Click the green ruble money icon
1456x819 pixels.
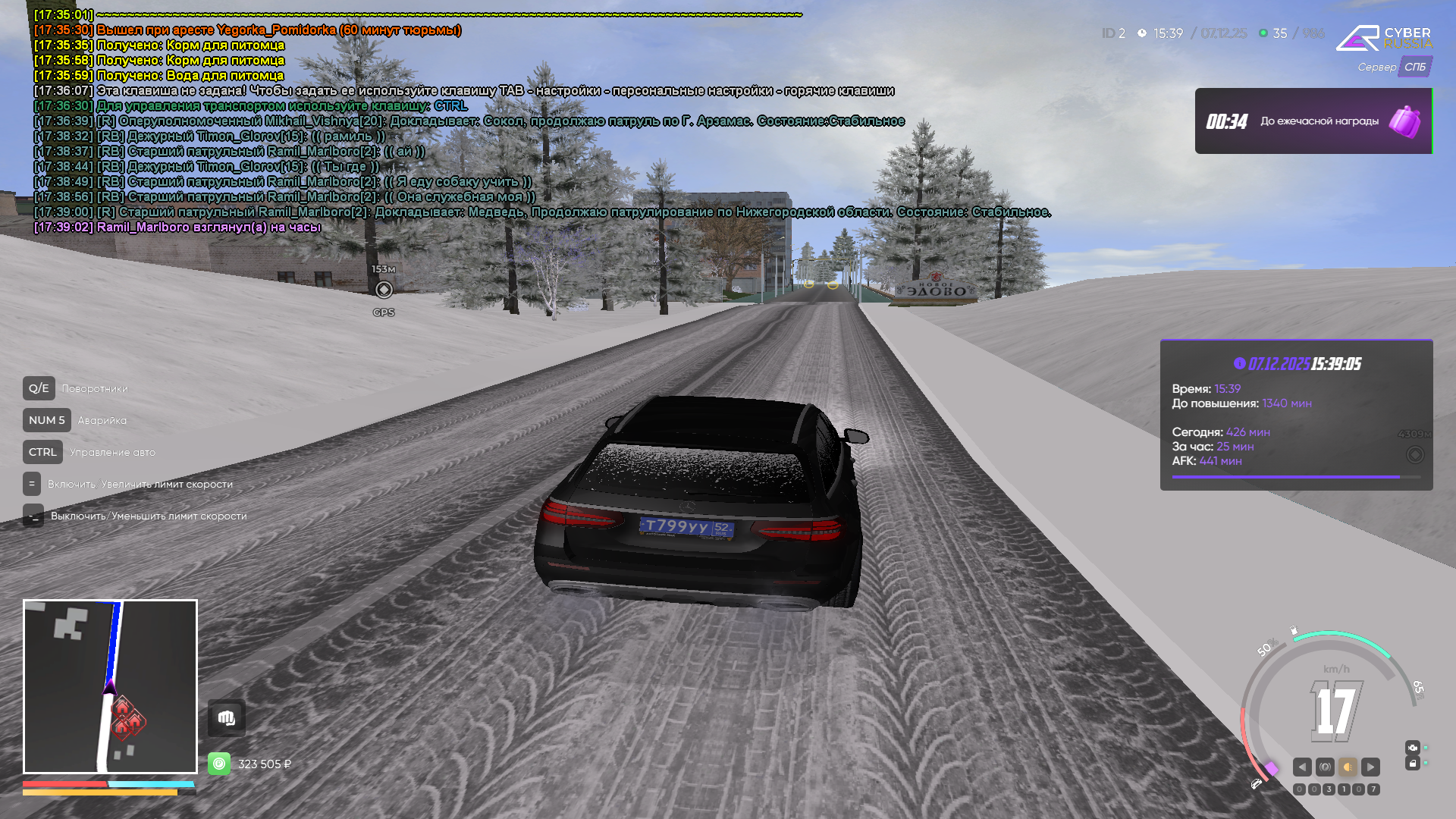[219, 764]
